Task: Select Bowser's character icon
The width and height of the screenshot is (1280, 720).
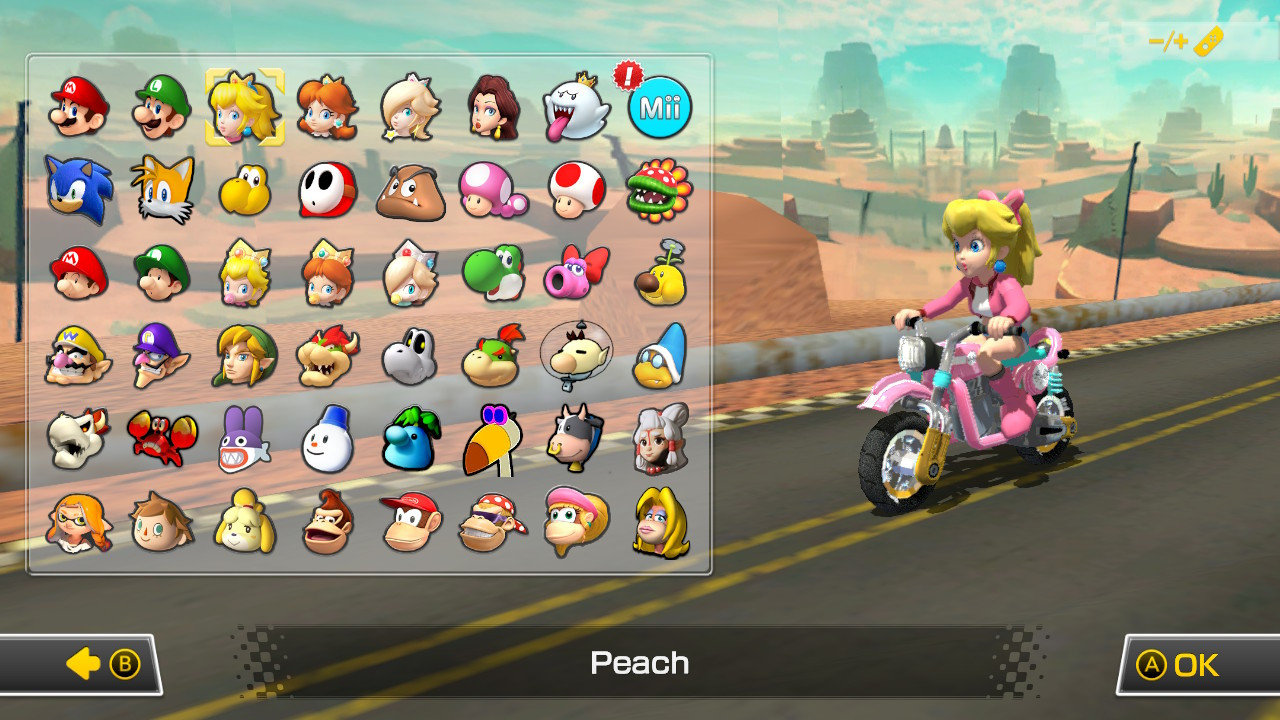Action: click(326, 356)
